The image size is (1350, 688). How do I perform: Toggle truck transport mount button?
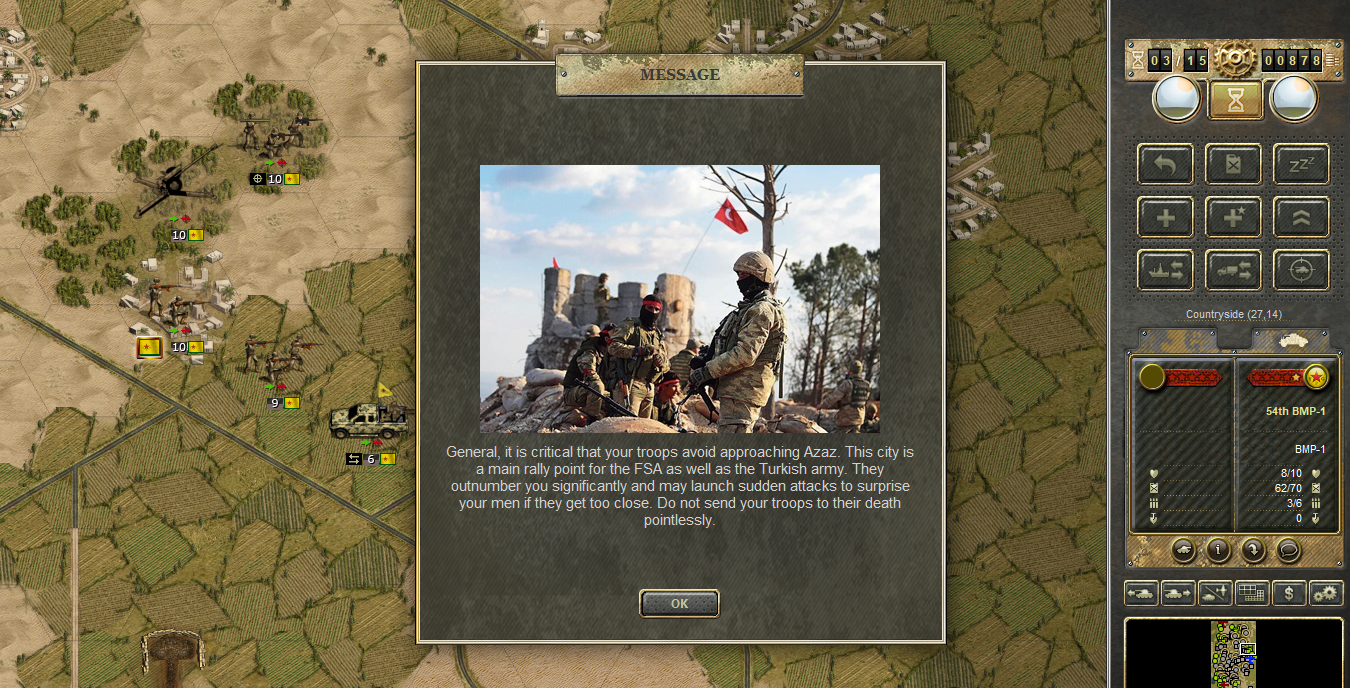point(1233,270)
